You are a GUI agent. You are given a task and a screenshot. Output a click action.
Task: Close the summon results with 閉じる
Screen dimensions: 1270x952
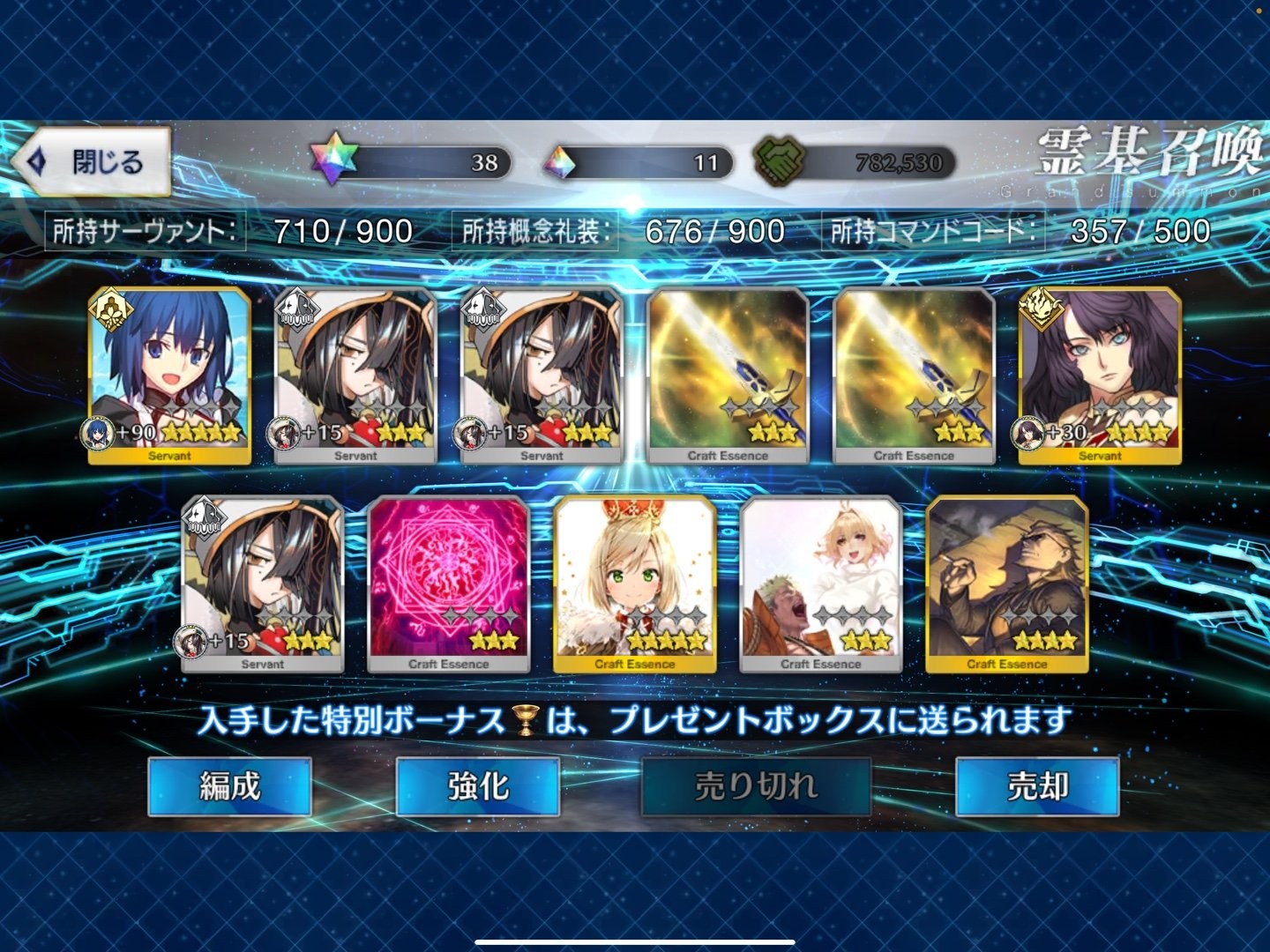click(x=93, y=162)
